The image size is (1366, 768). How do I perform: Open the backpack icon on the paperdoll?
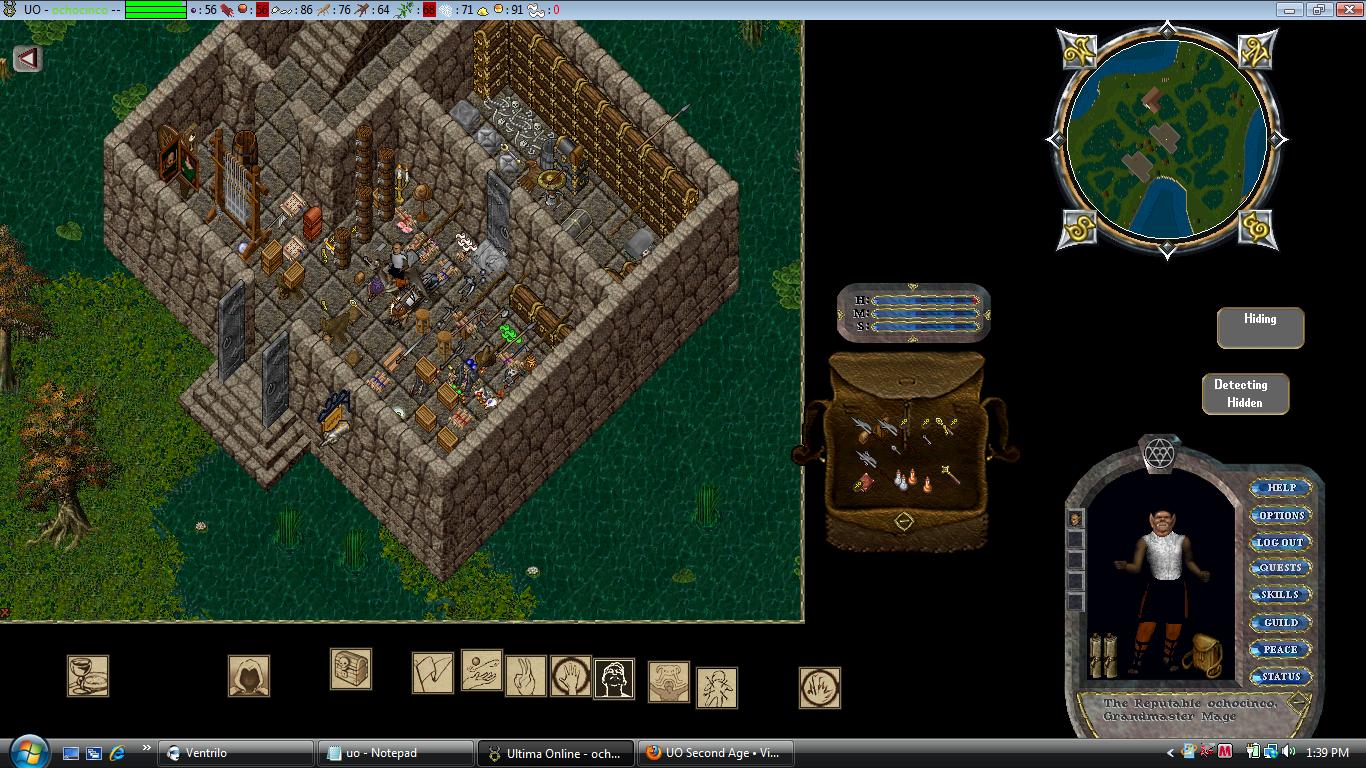(1204, 655)
